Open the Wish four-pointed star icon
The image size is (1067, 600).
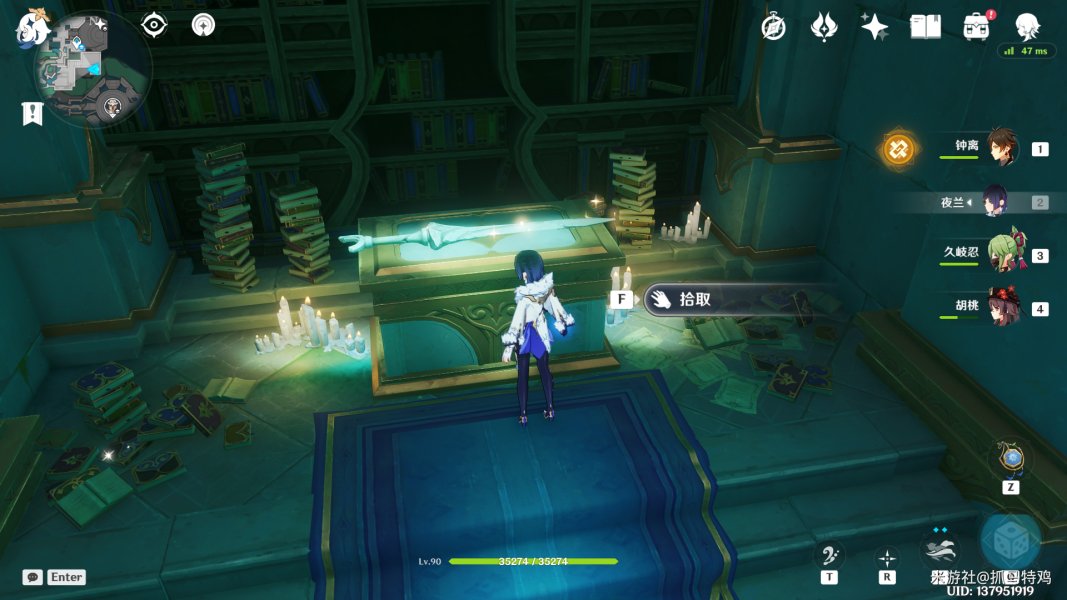coord(875,27)
